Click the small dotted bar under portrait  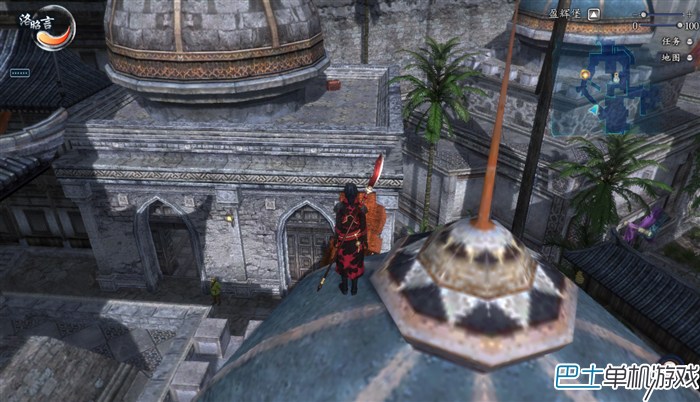(19, 73)
